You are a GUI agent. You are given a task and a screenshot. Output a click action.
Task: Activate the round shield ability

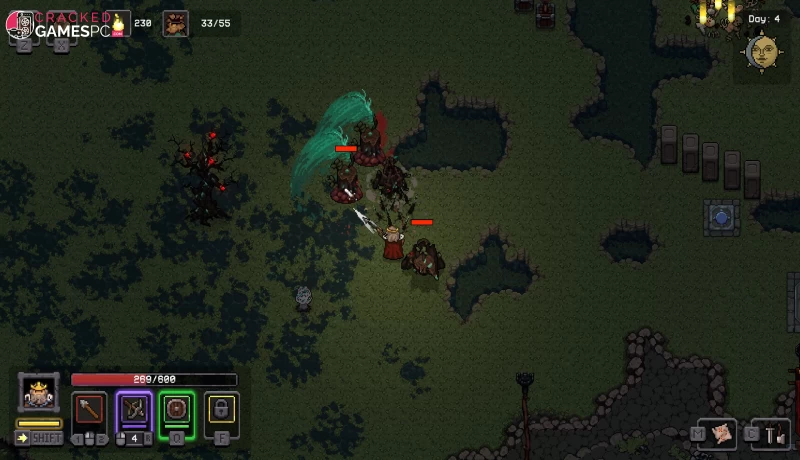click(178, 409)
